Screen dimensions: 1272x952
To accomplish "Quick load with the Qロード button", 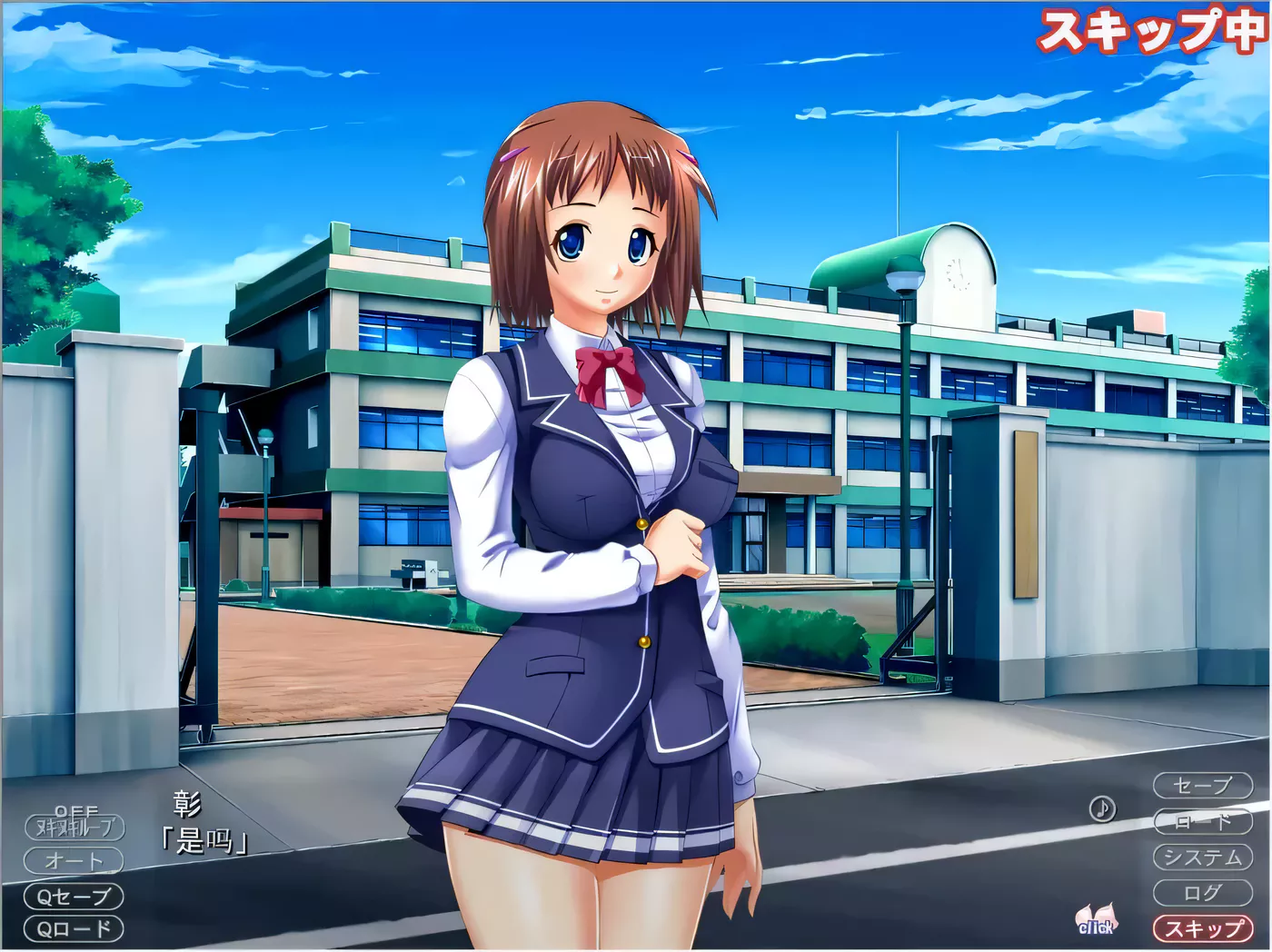I will [x=75, y=929].
